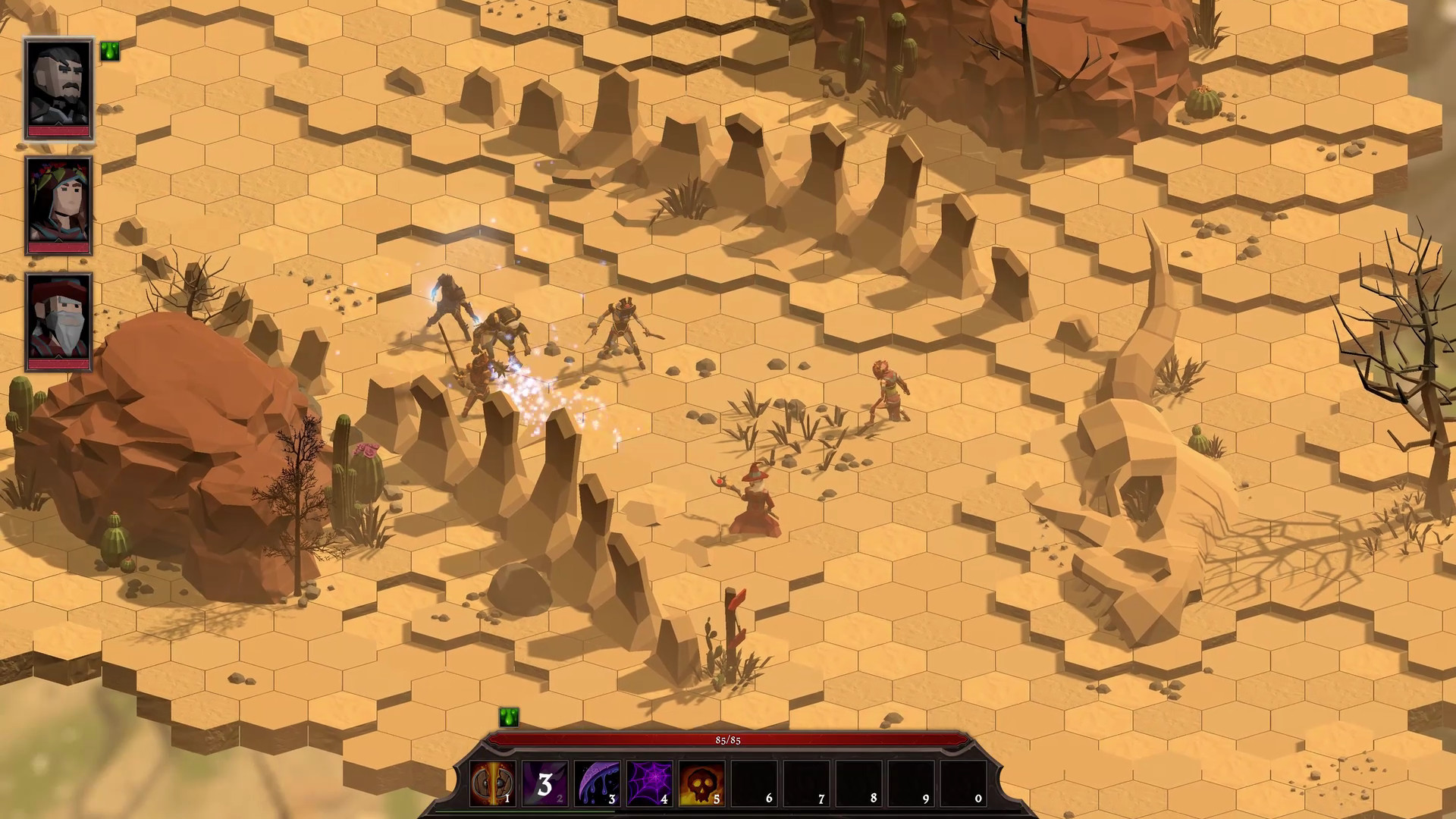Select the grey-bearded red-hat wizard portrait
The height and width of the screenshot is (819, 1456).
coord(59,322)
